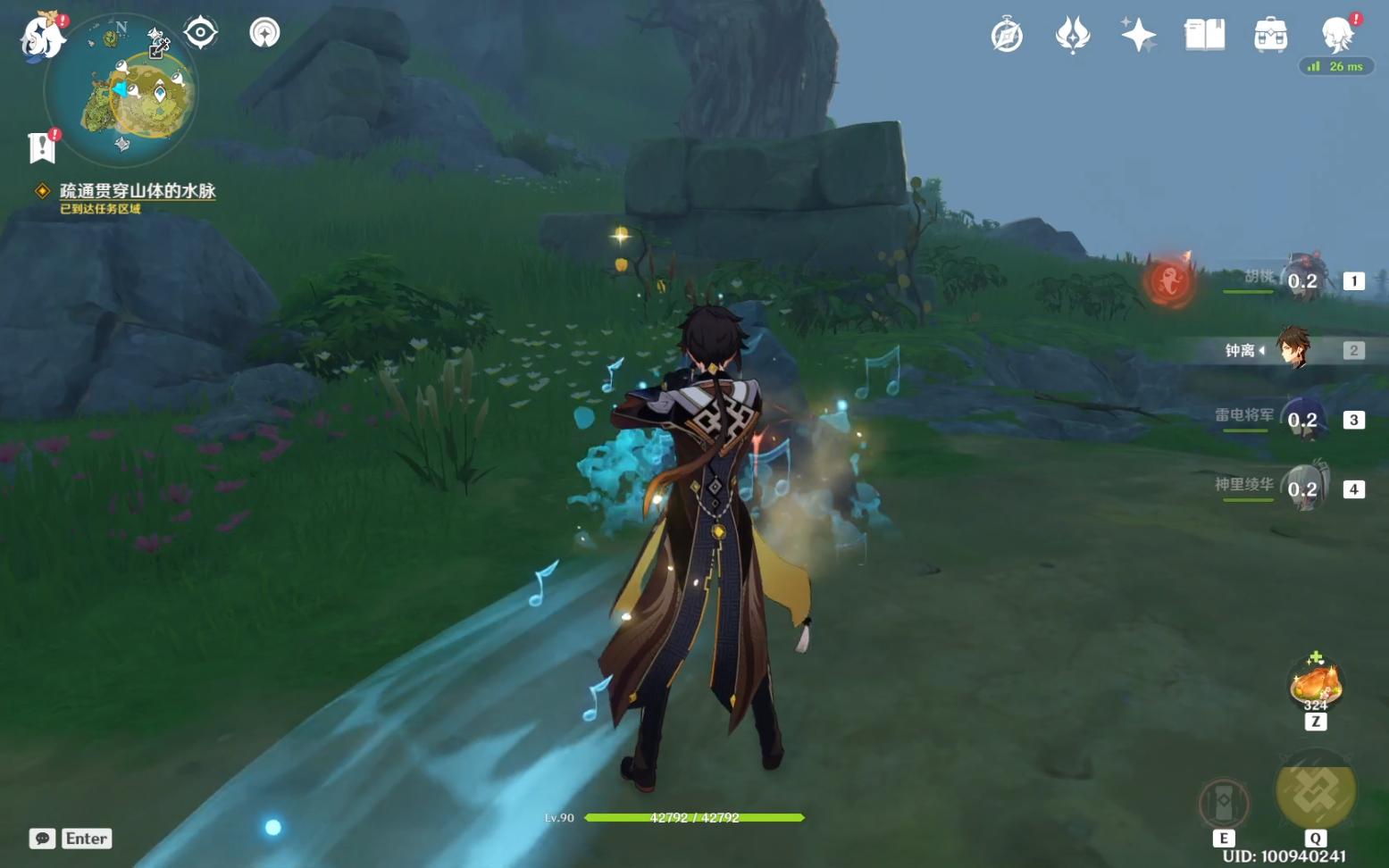The width and height of the screenshot is (1389, 868).
Task: Switch to party member 胡桃
Action: point(1302,280)
